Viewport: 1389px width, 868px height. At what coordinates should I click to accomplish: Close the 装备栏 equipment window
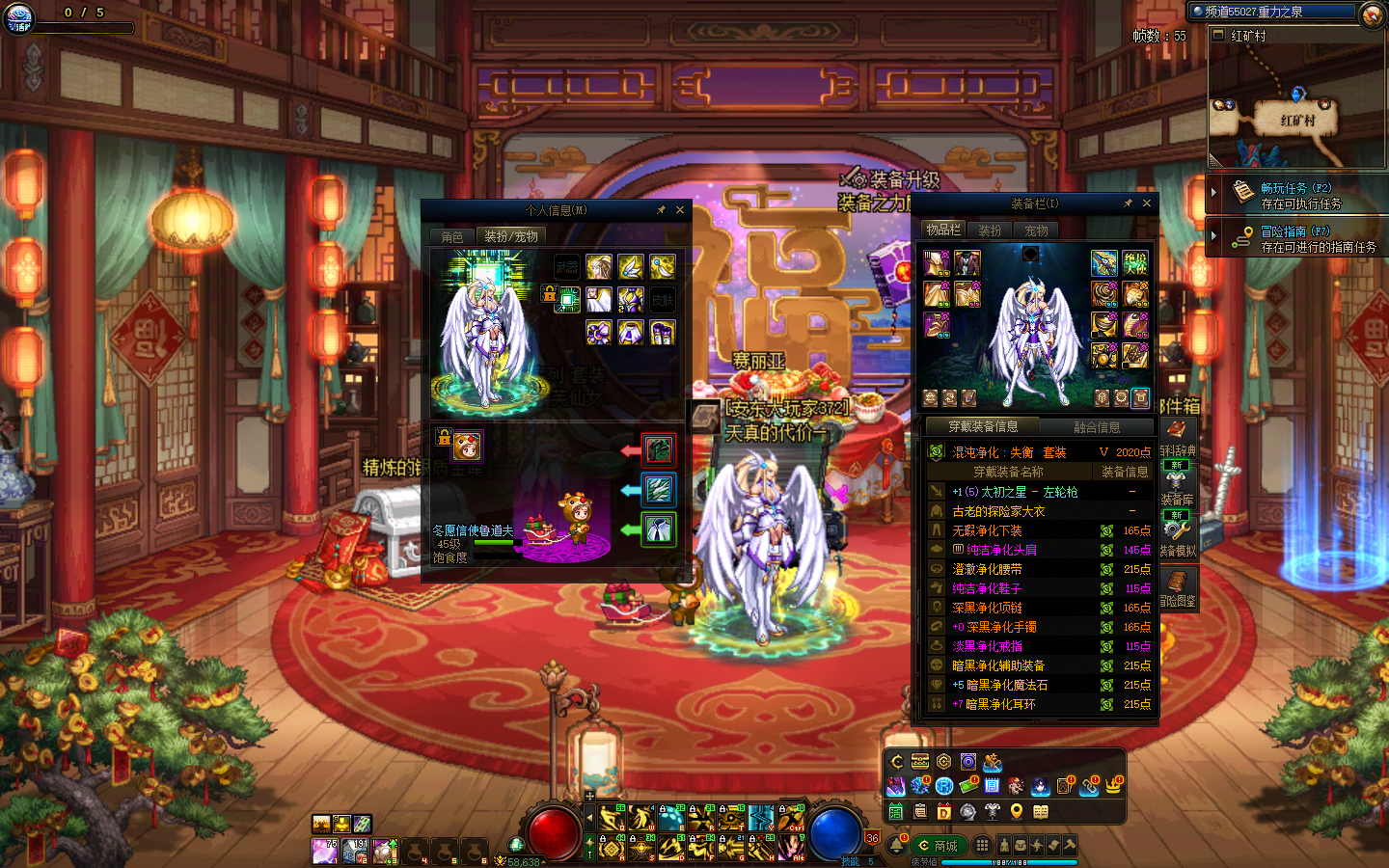click(x=1147, y=203)
